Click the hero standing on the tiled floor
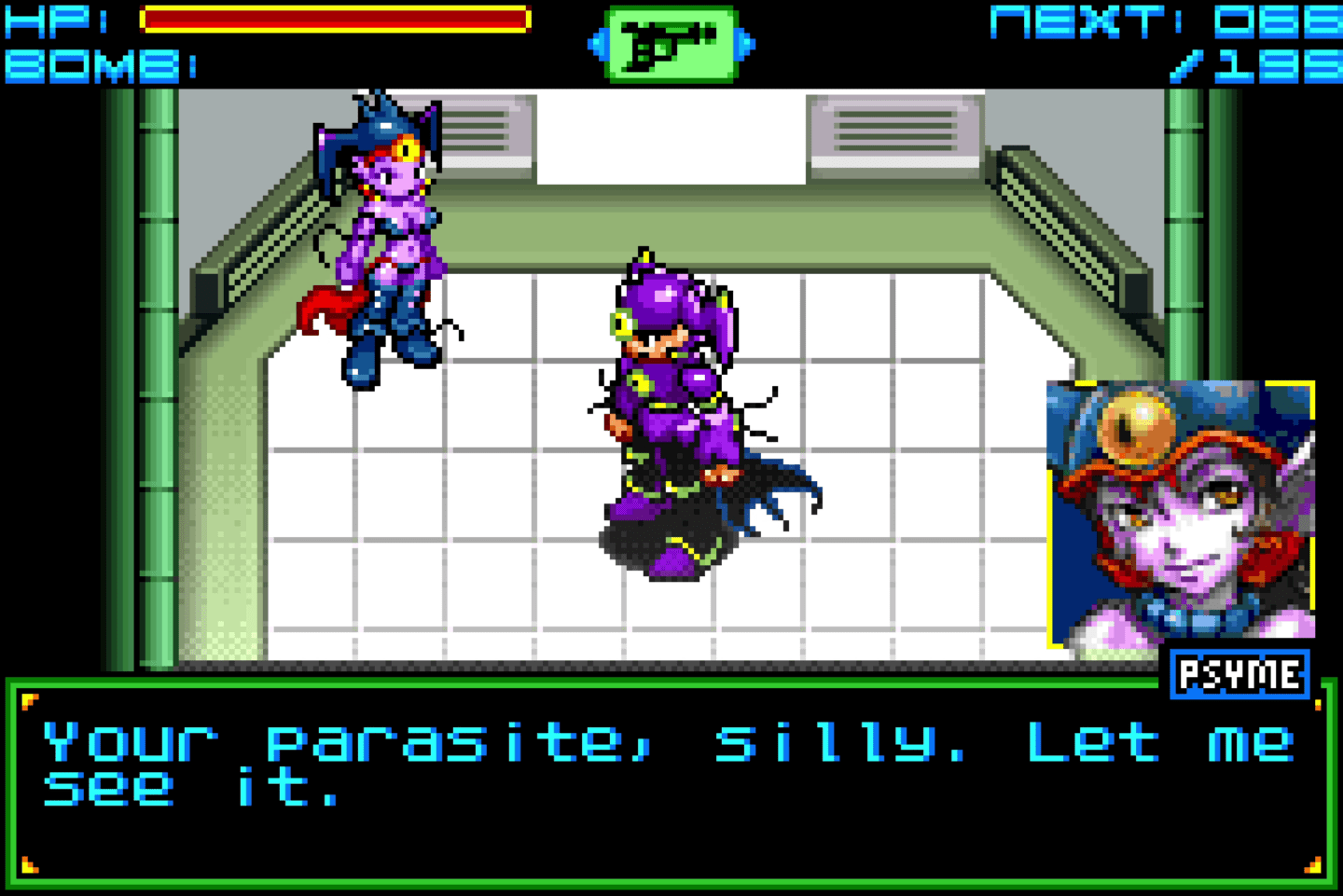The height and width of the screenshot is (896, 1343). pos(667,401)
